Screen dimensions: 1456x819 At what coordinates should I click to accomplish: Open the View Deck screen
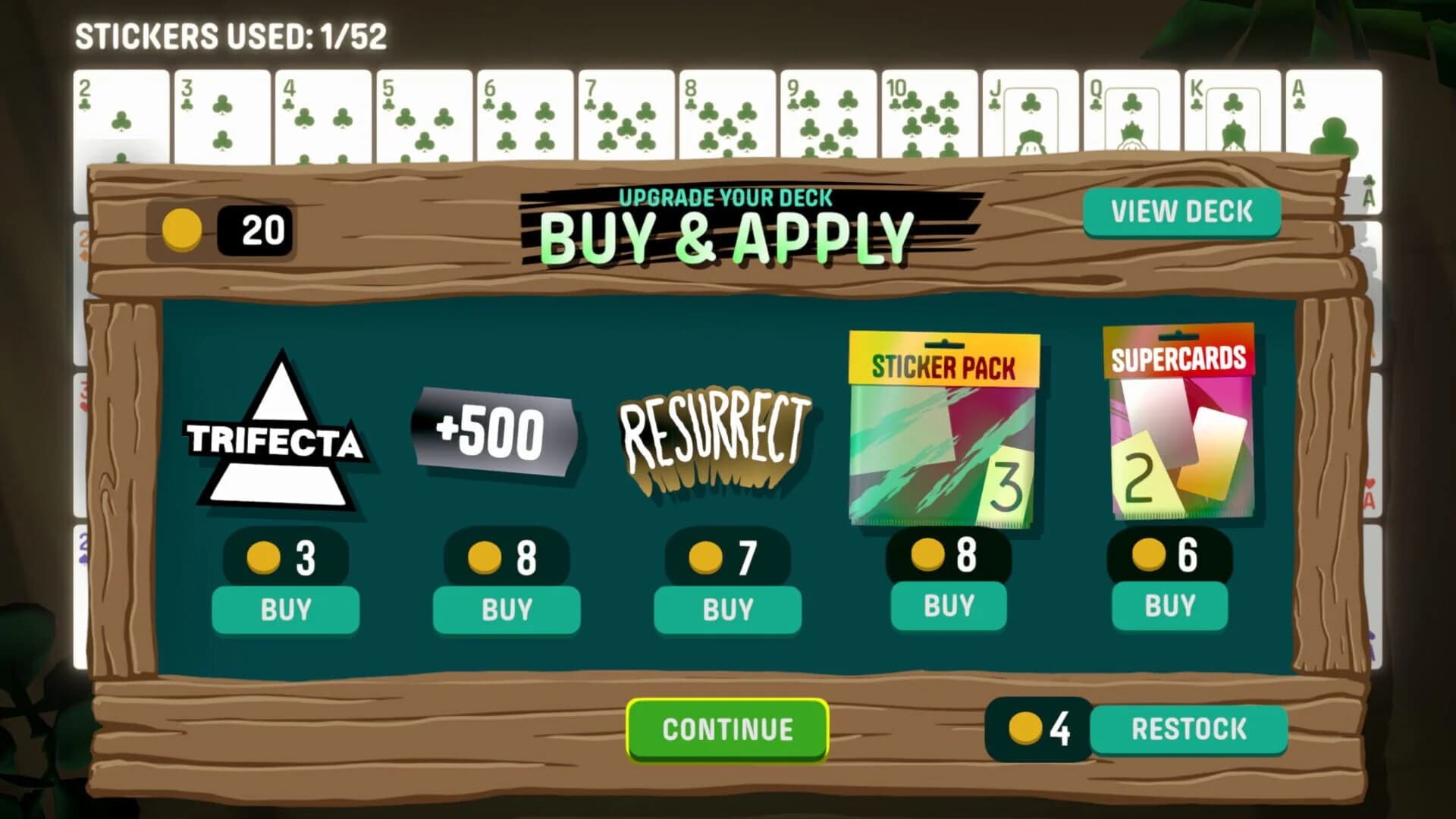tap(1181, 212)
